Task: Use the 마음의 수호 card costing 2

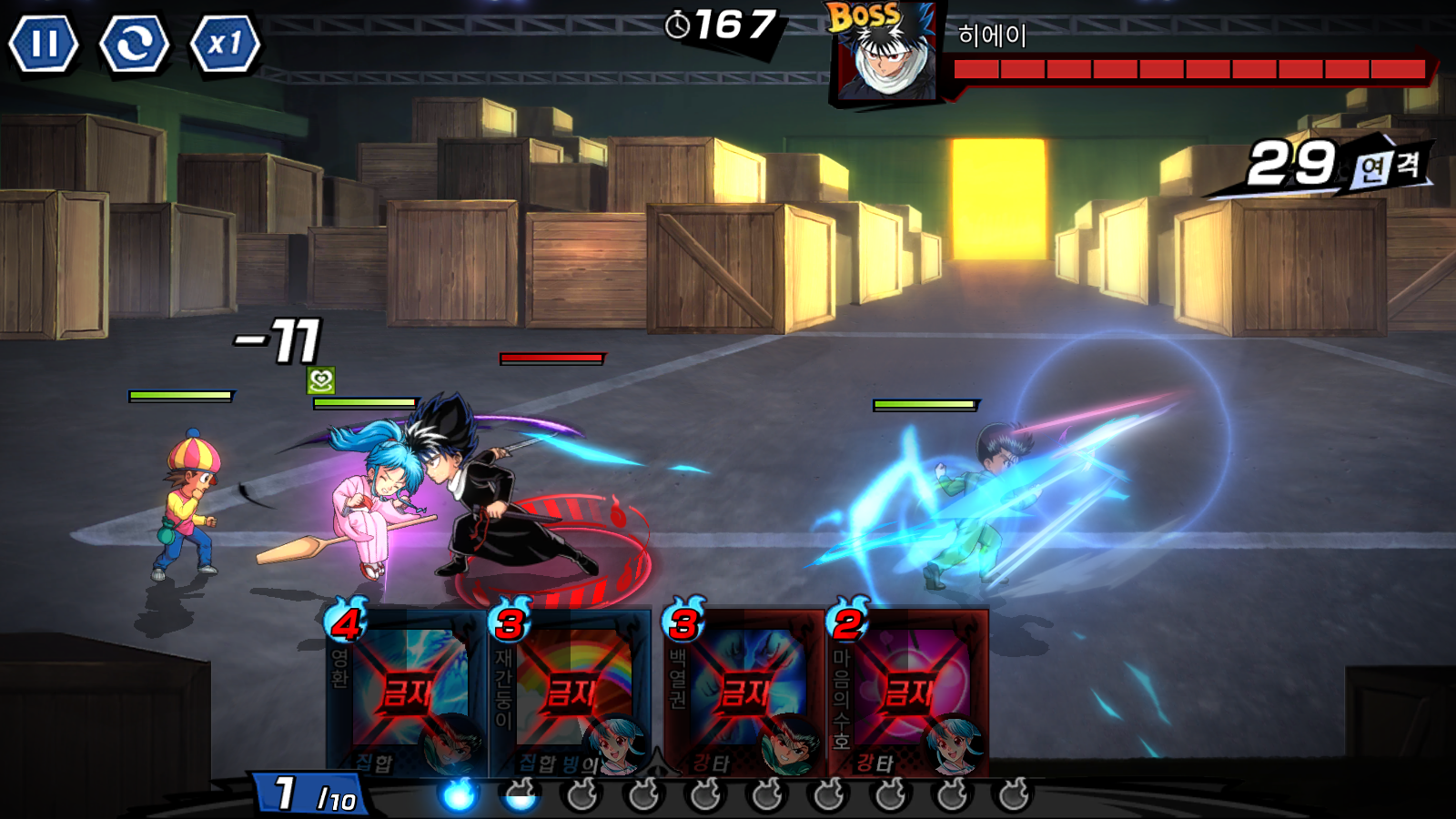Action: tap(908, 693)
